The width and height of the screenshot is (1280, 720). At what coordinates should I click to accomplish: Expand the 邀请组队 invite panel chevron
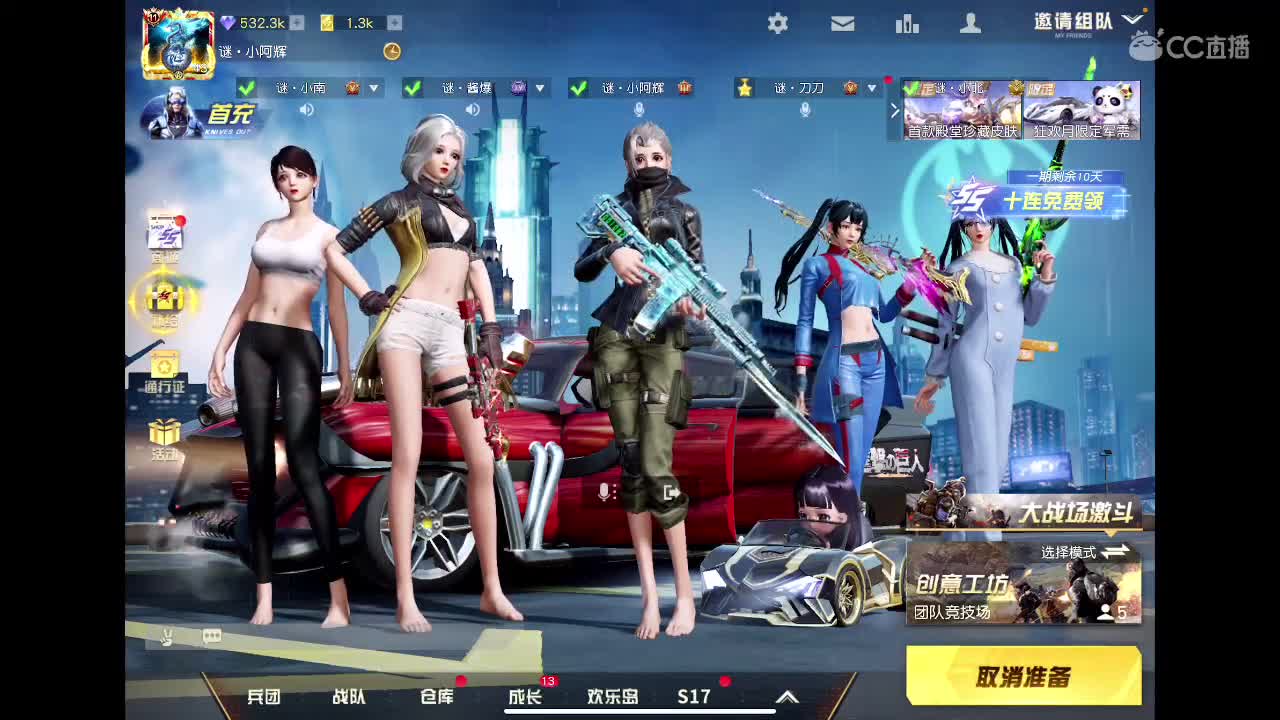pyautogui.click(x=1133, y=17)
